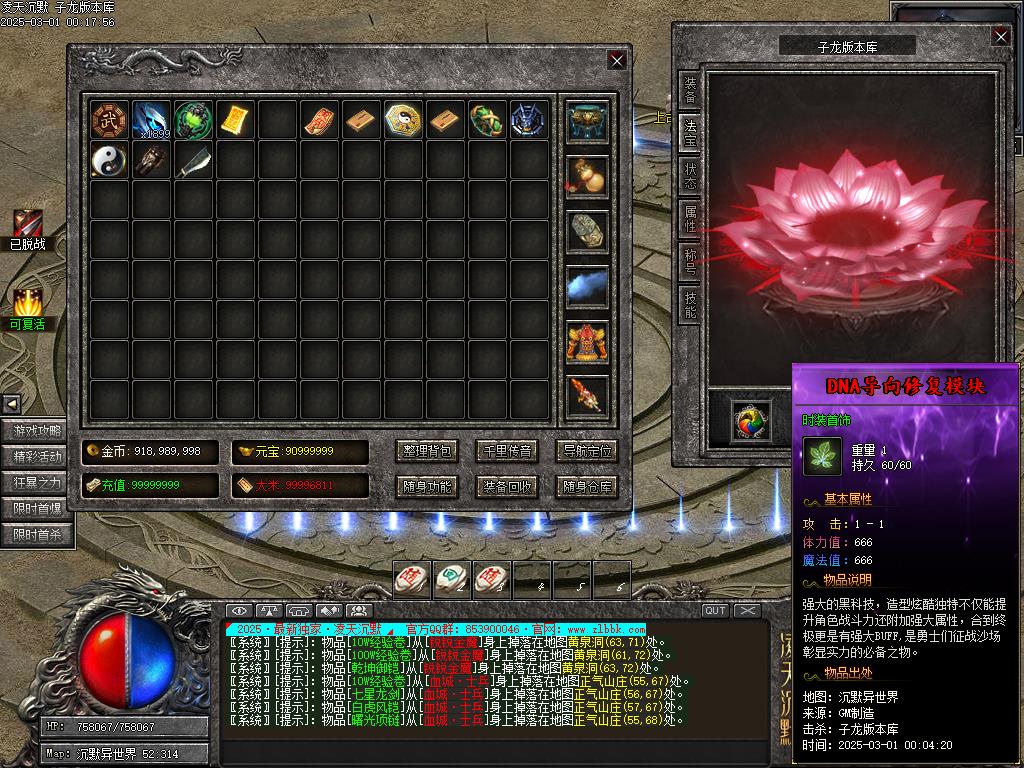Open the 游戏攻略 game guide menu
The image size is (1024, 768).
pyautogui.click(x=38, y=431)
